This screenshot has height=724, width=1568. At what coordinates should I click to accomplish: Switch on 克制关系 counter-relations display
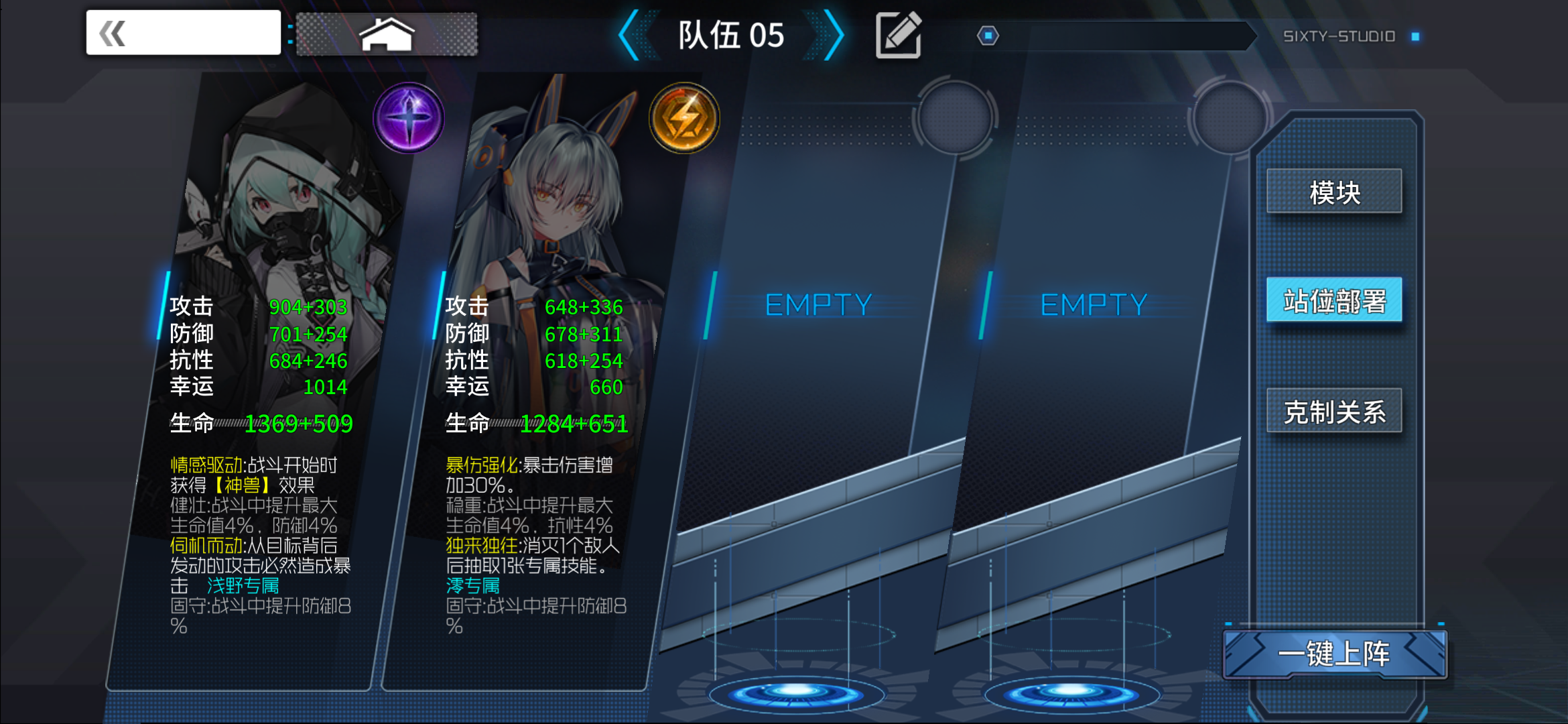(1335, 412)
